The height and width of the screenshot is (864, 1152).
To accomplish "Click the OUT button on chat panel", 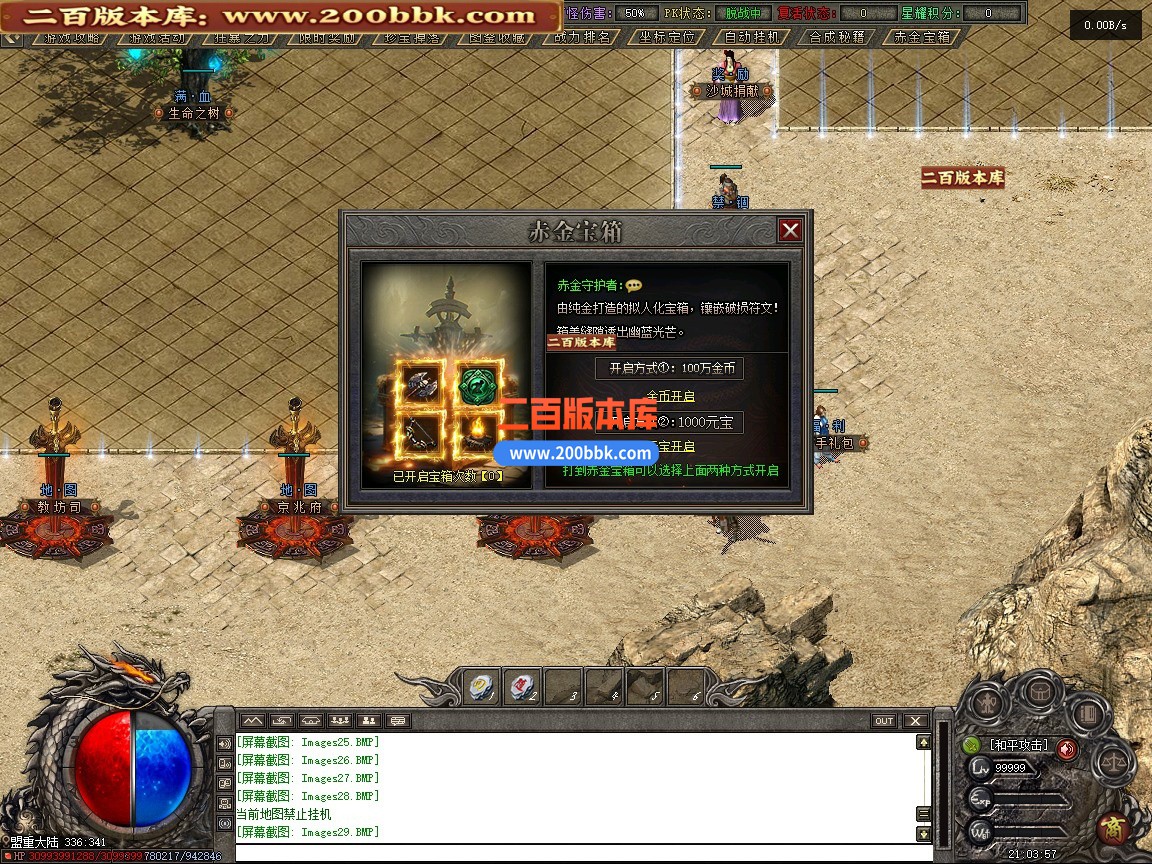I will [x=884, y=721].
